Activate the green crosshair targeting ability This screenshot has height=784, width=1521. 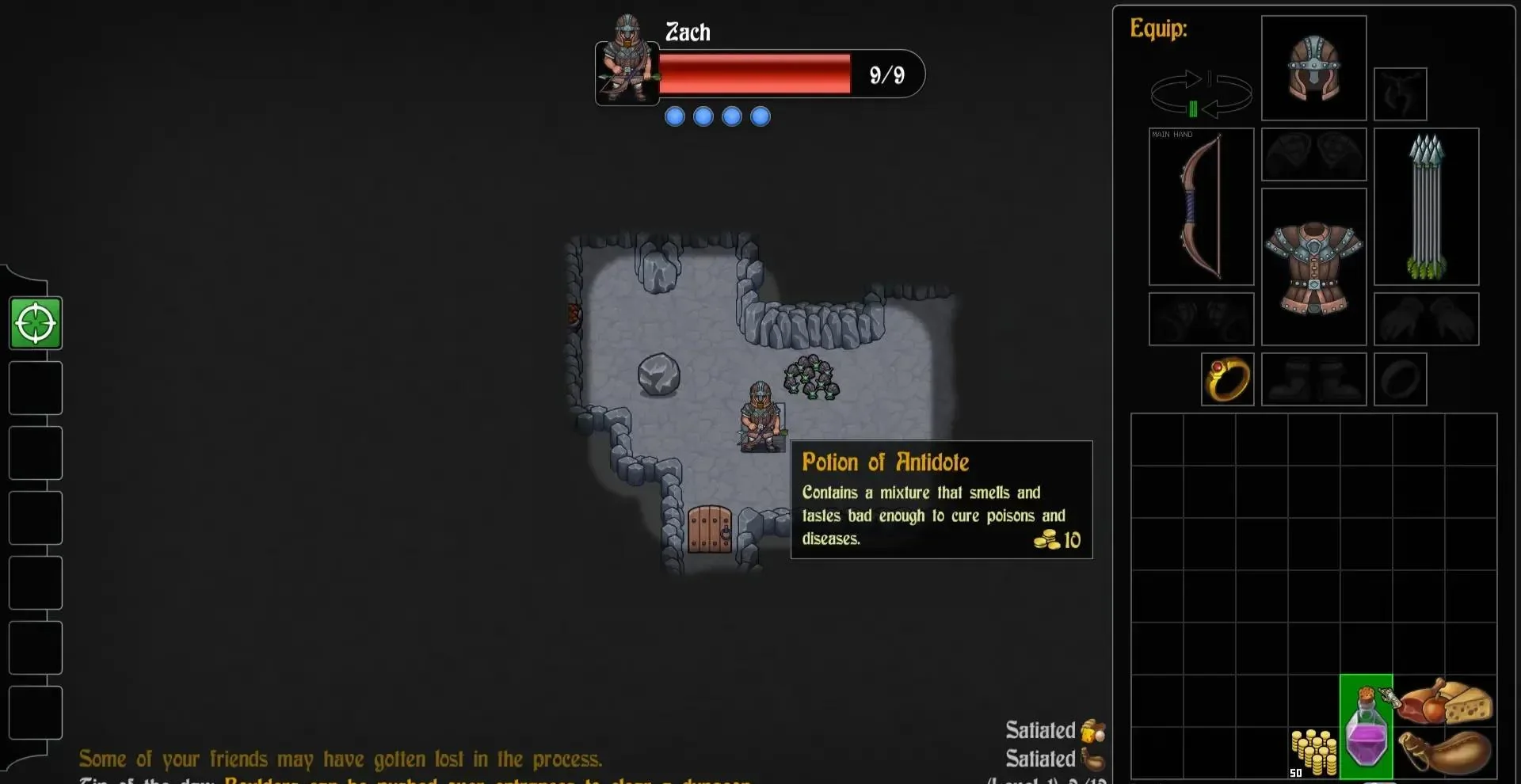coord(36,323)
